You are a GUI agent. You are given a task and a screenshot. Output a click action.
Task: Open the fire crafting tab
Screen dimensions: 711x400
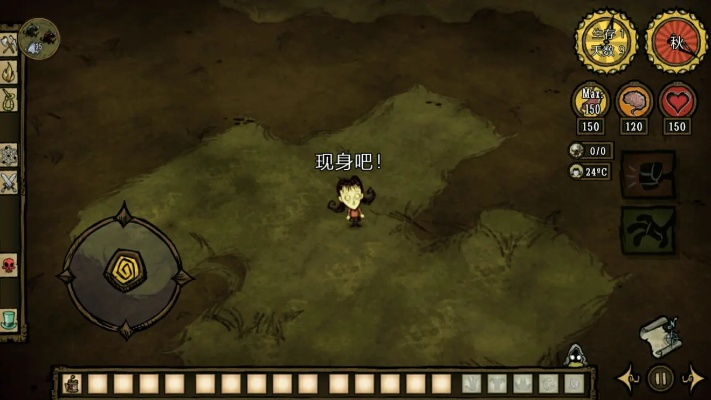(9, 72)
